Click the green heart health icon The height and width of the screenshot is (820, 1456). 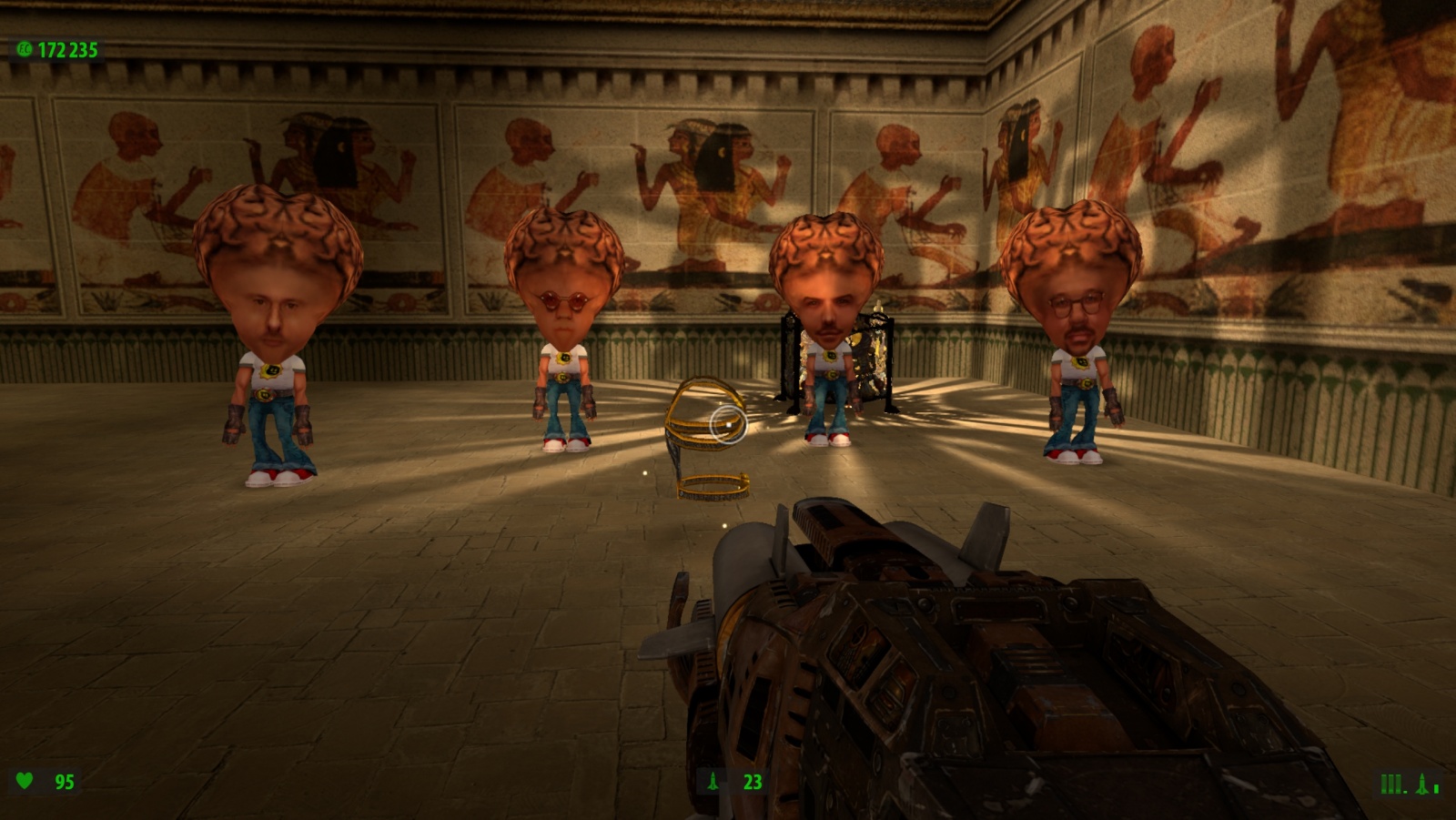[25, 781]
